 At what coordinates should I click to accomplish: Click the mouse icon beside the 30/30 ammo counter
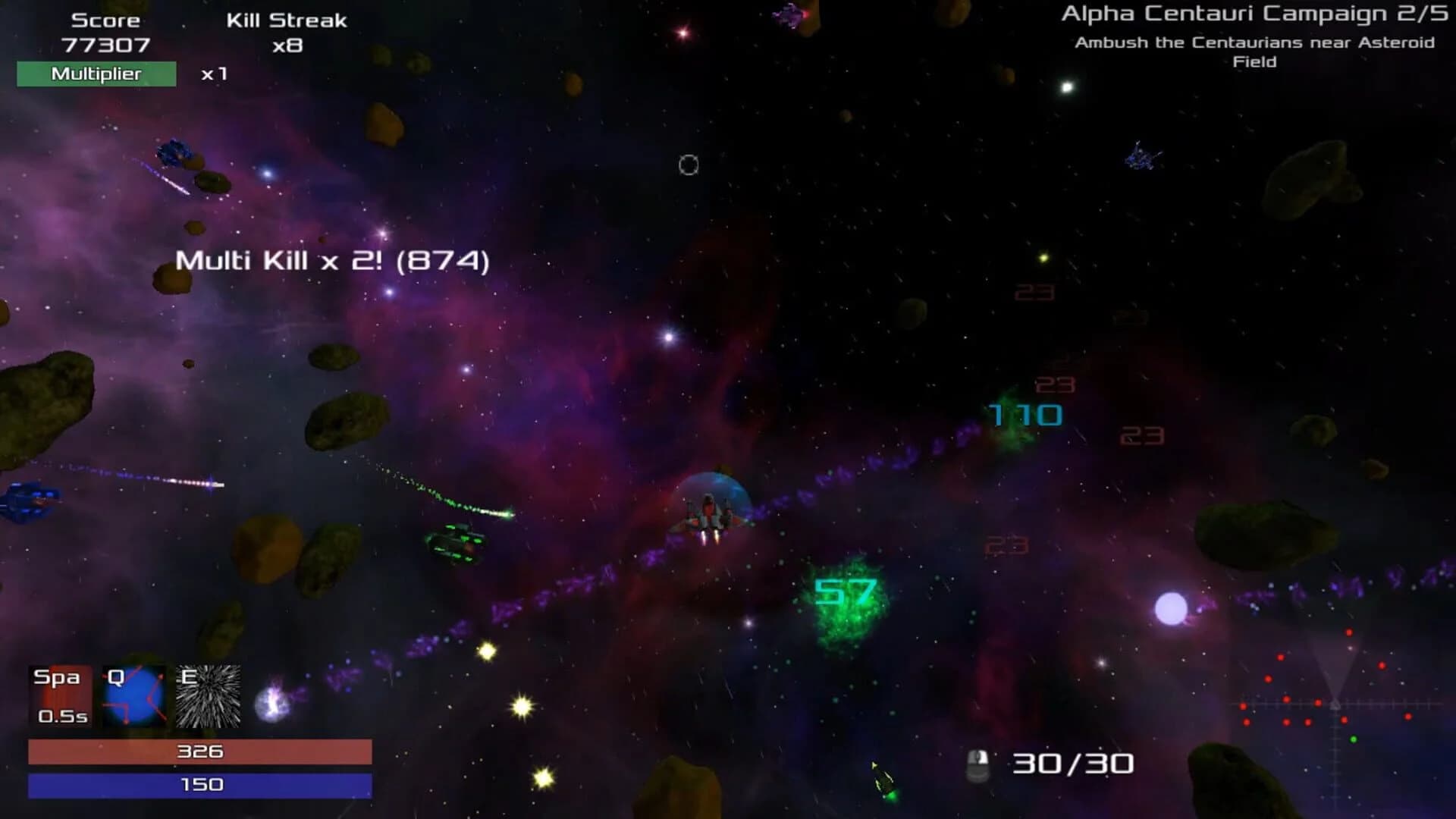[978, 762]
